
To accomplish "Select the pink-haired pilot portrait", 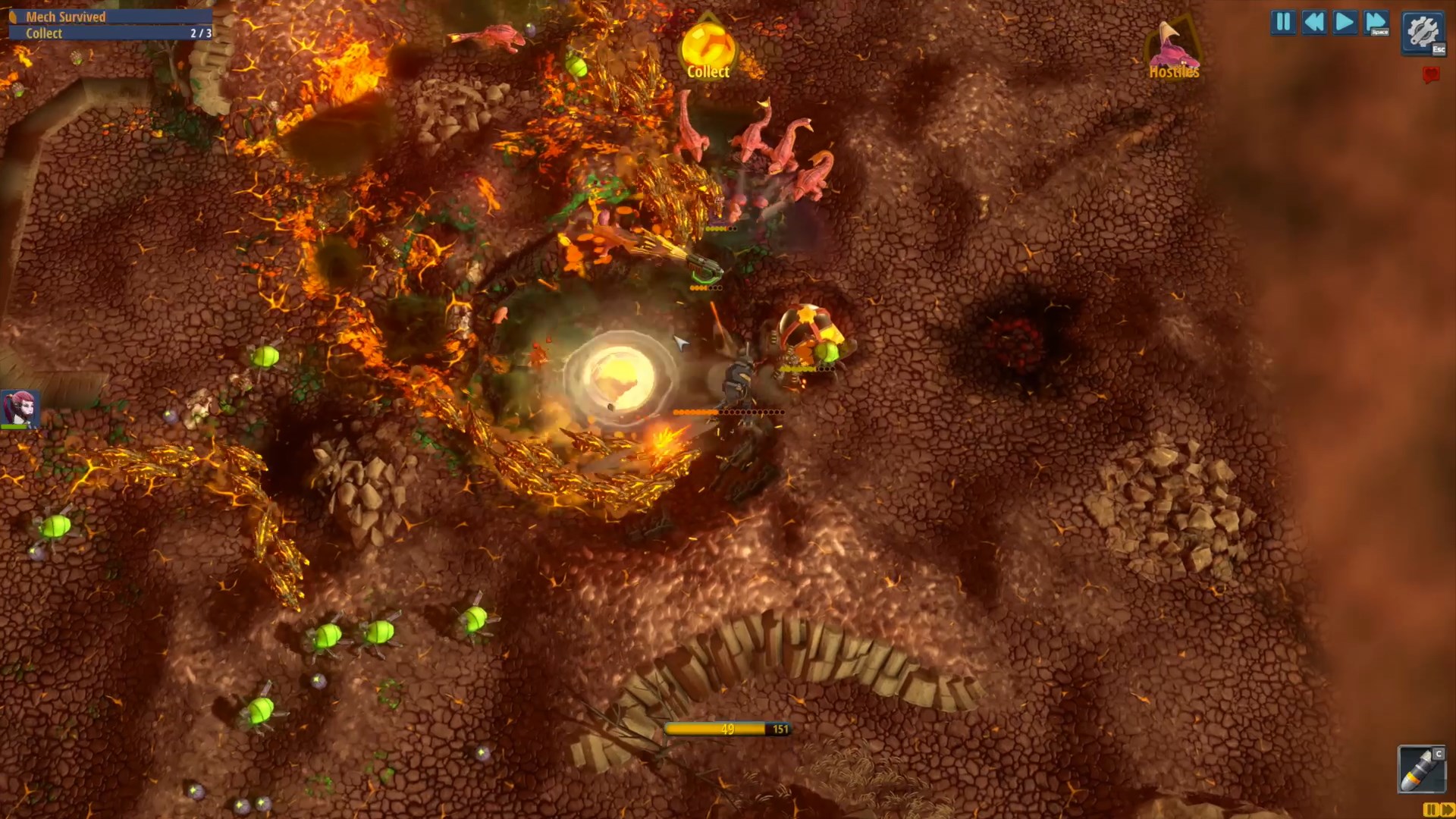I will point(20,409).
